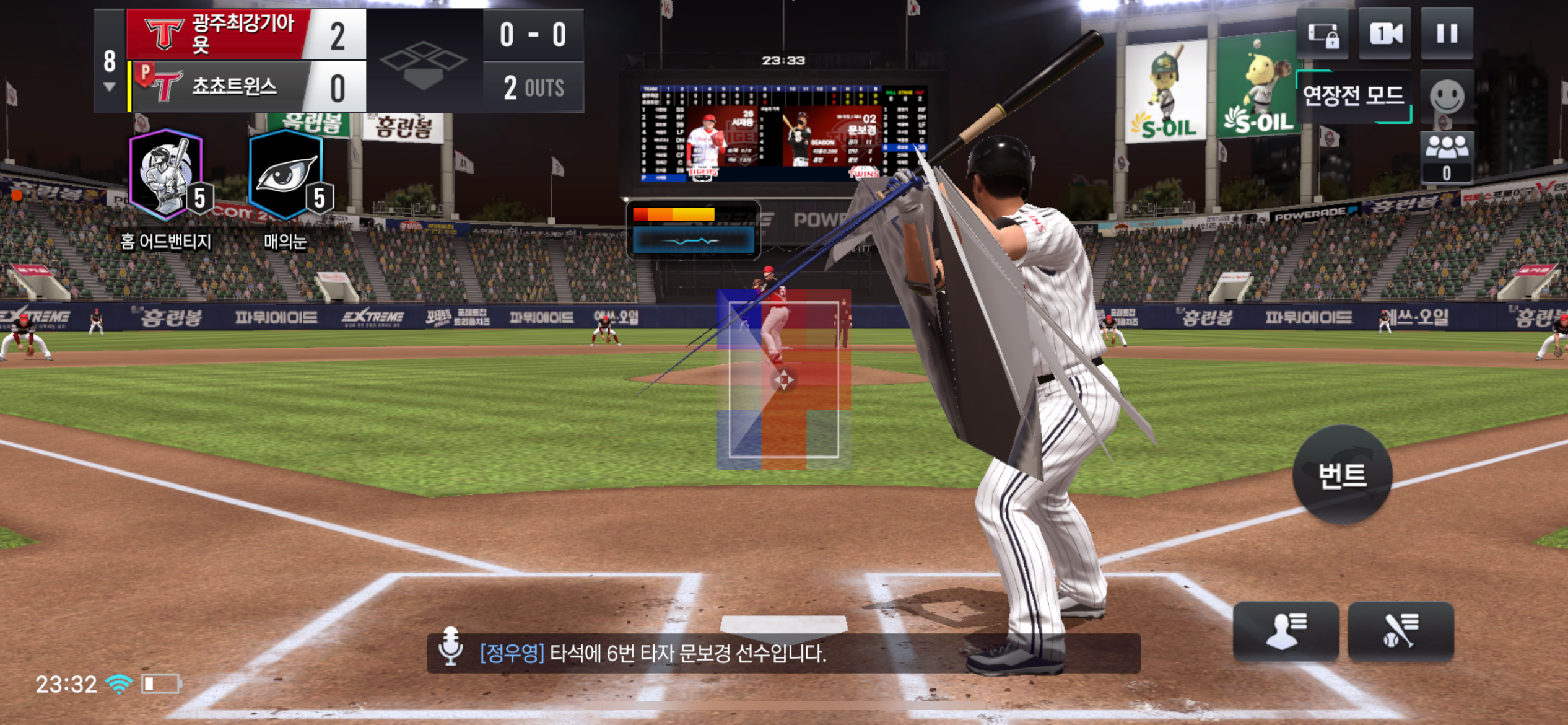The width and height of the screenshot is (1568, 725).
Task: Switch the camera view
Action: [1385, 33]
